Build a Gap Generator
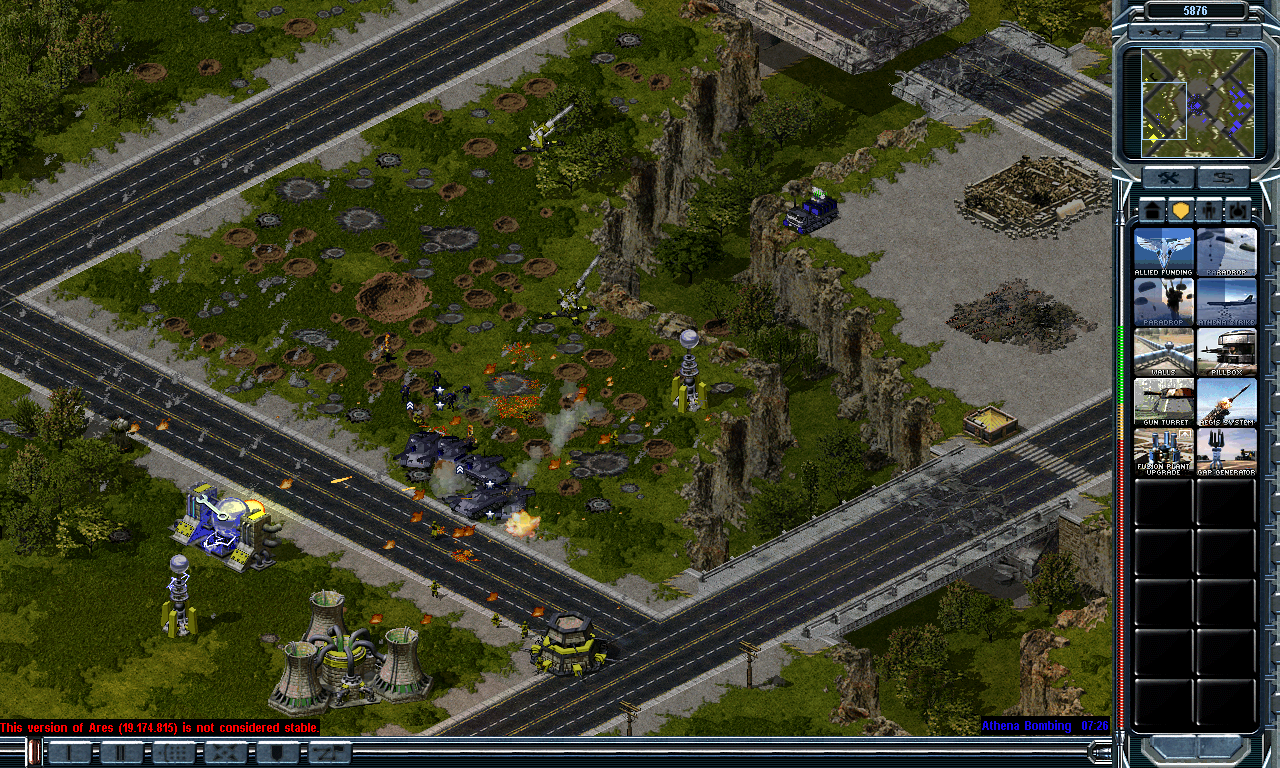 pyautogui.click(x=1226, y=452)
